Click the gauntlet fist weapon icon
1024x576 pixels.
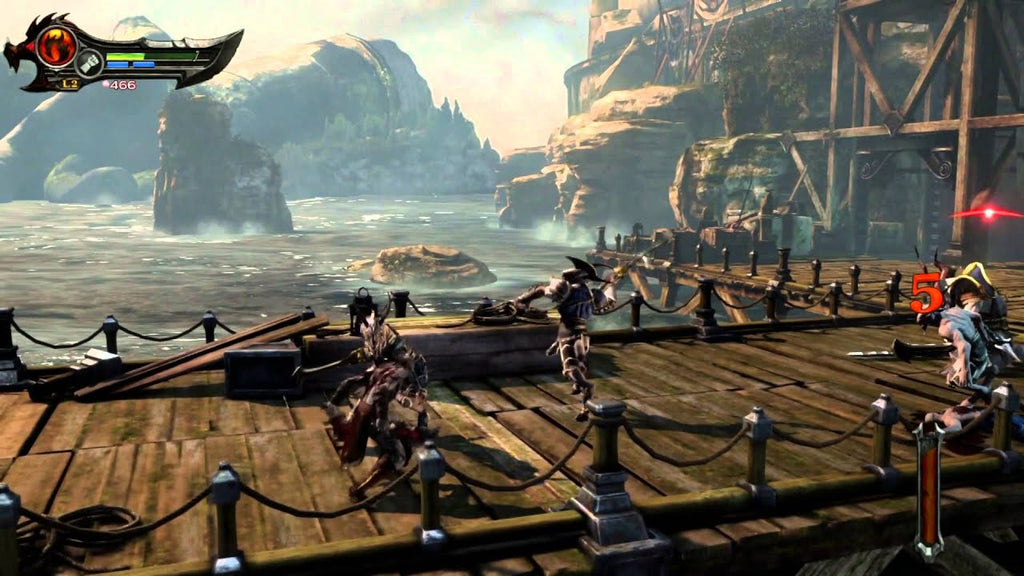pyautogui.click(x=89, y=63)
